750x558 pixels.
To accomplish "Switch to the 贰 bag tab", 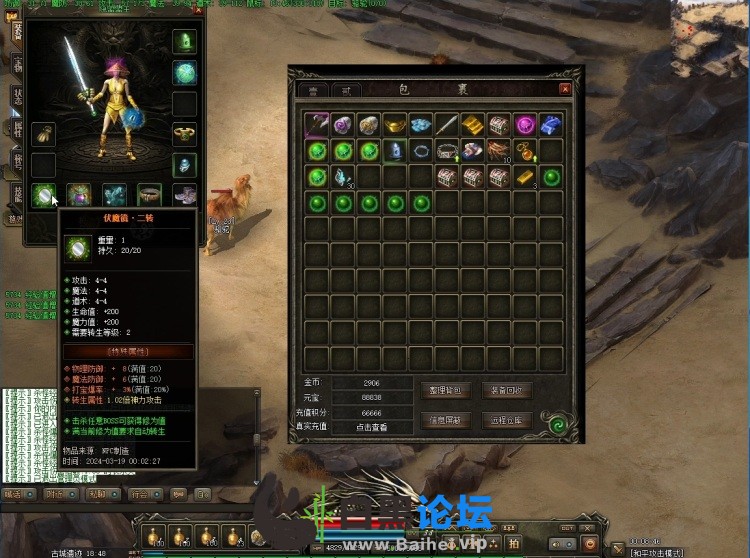I will point(345,90).
